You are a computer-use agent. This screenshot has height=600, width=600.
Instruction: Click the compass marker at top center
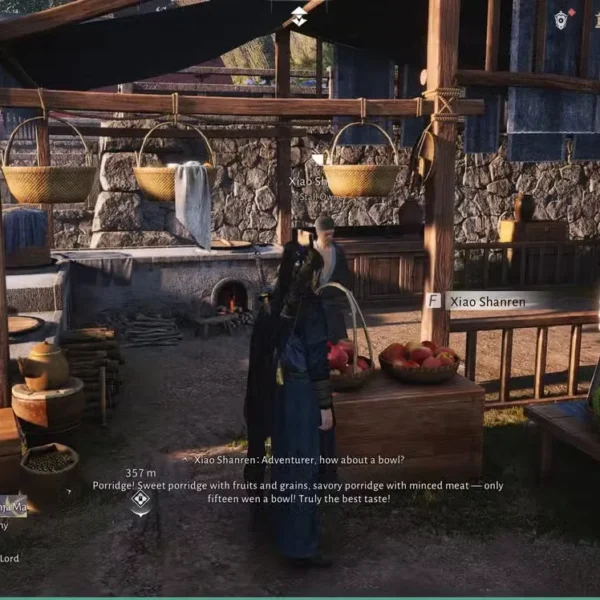(299, 16)
